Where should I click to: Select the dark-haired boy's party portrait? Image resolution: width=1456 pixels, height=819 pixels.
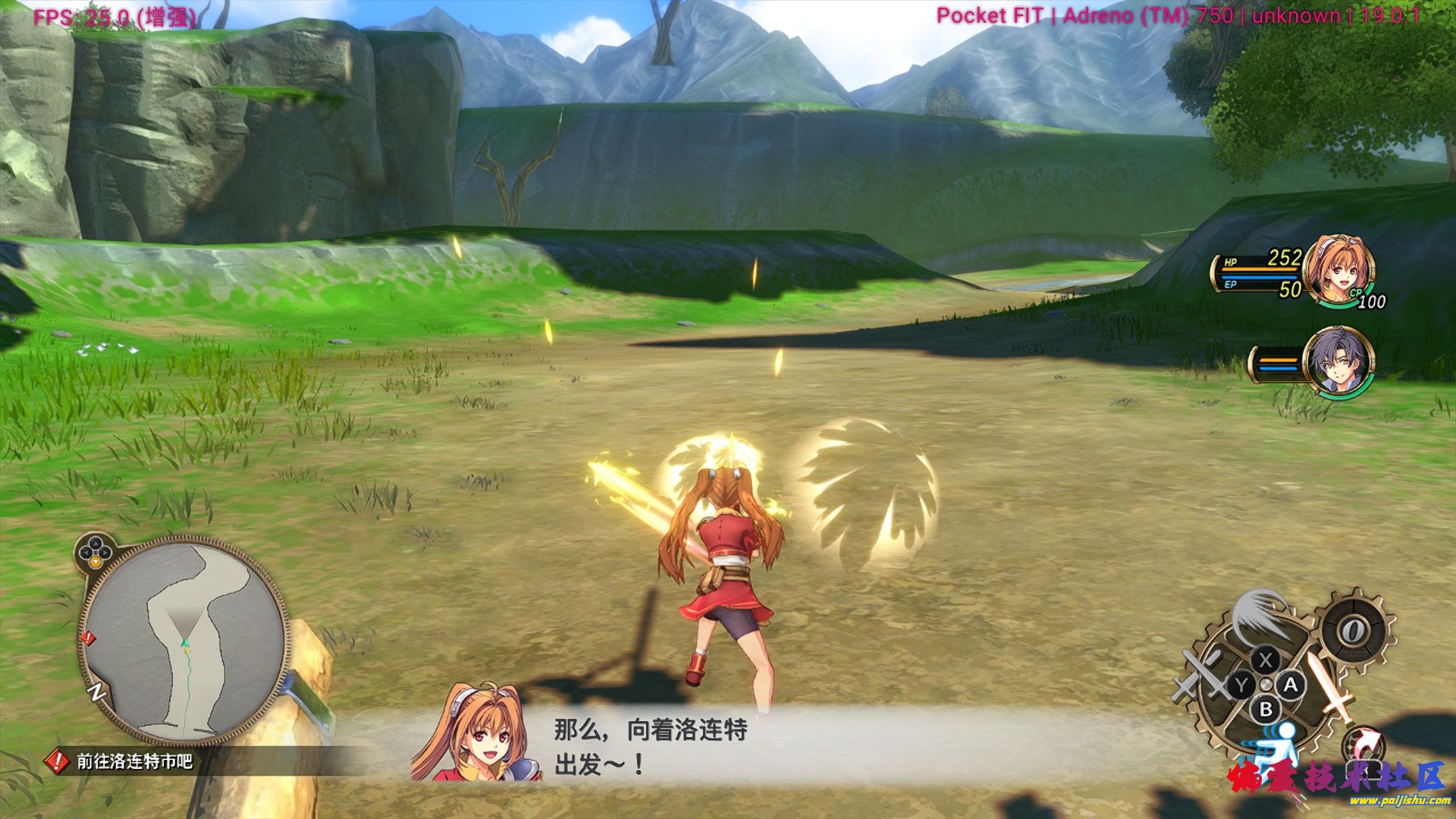pos(1337,362)
